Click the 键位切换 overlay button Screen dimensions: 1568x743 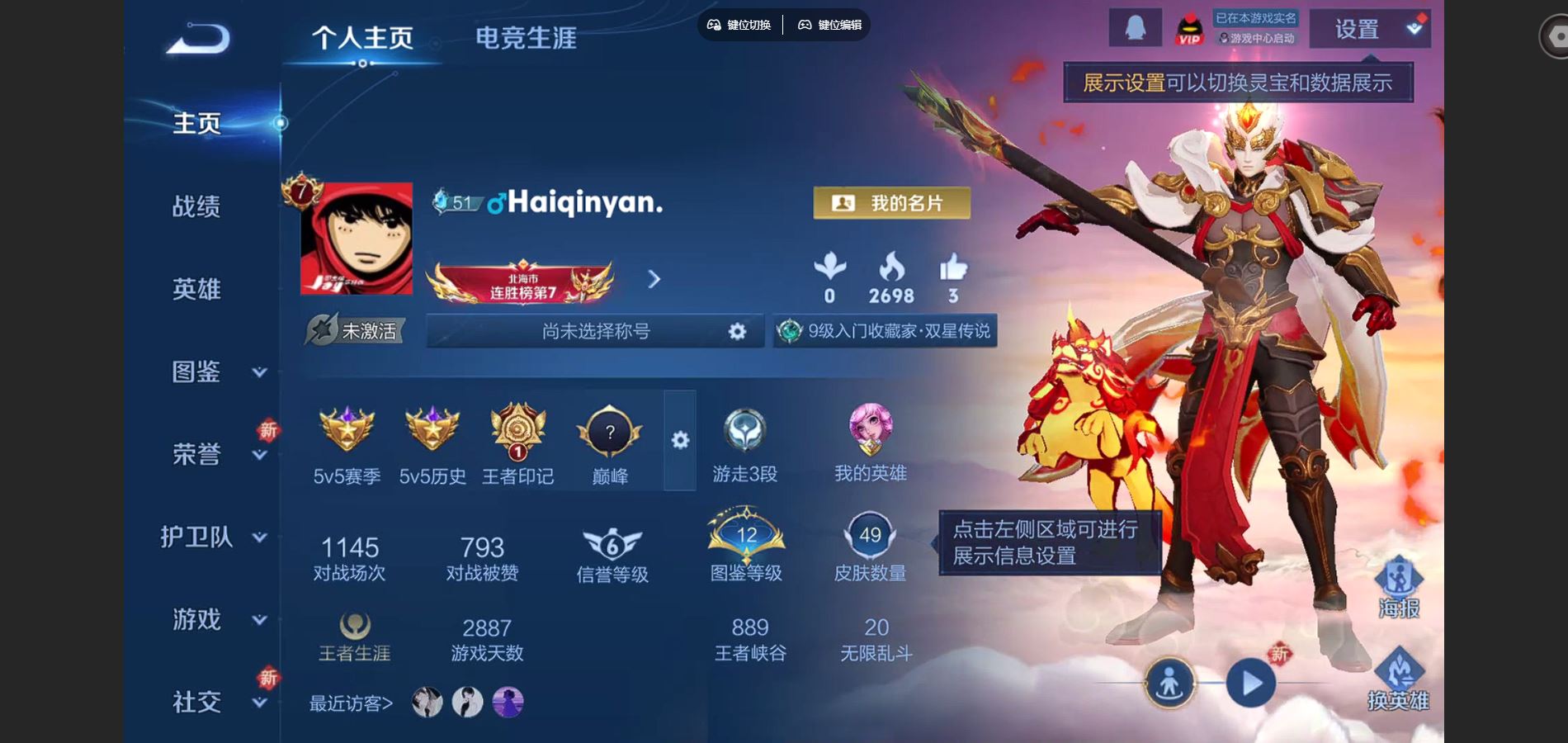(x=740, y=25)
